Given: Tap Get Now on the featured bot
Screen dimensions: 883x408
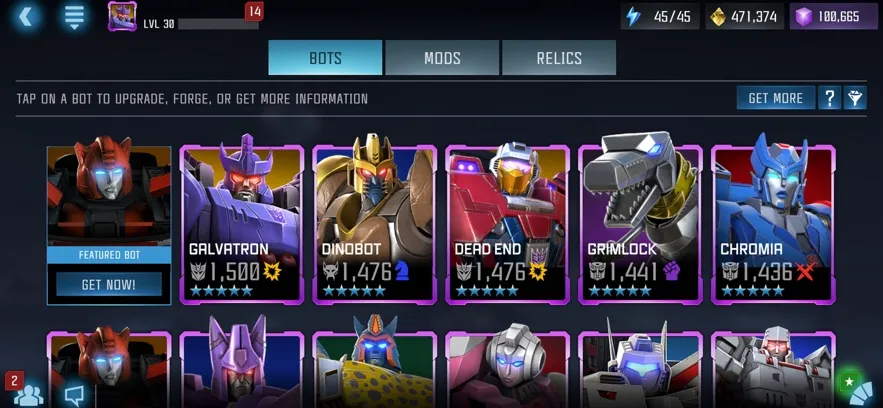Looking at the screenshot, I should [108, 285].
